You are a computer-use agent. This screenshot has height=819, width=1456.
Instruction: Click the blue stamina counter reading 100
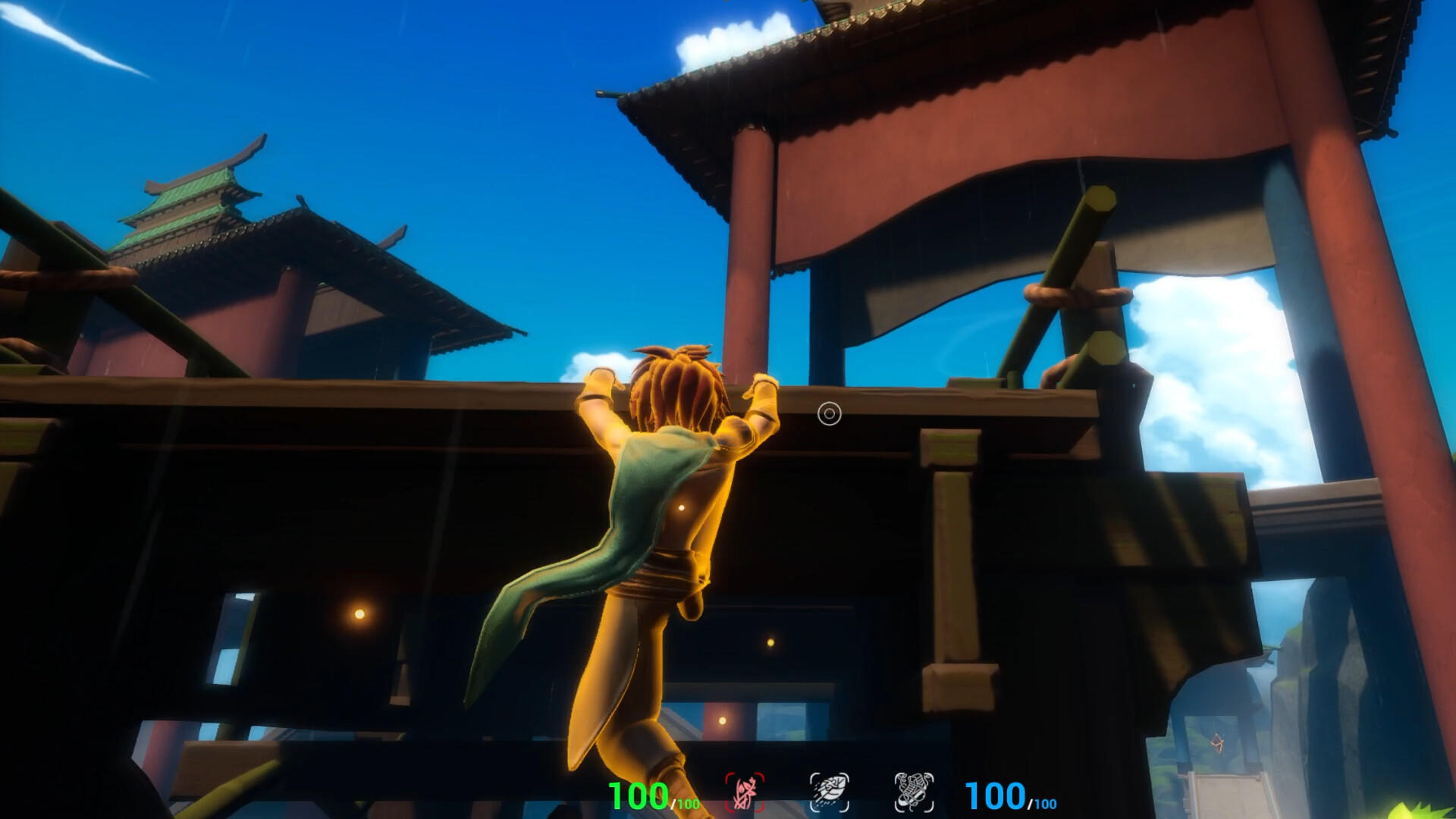pos(995,795)
